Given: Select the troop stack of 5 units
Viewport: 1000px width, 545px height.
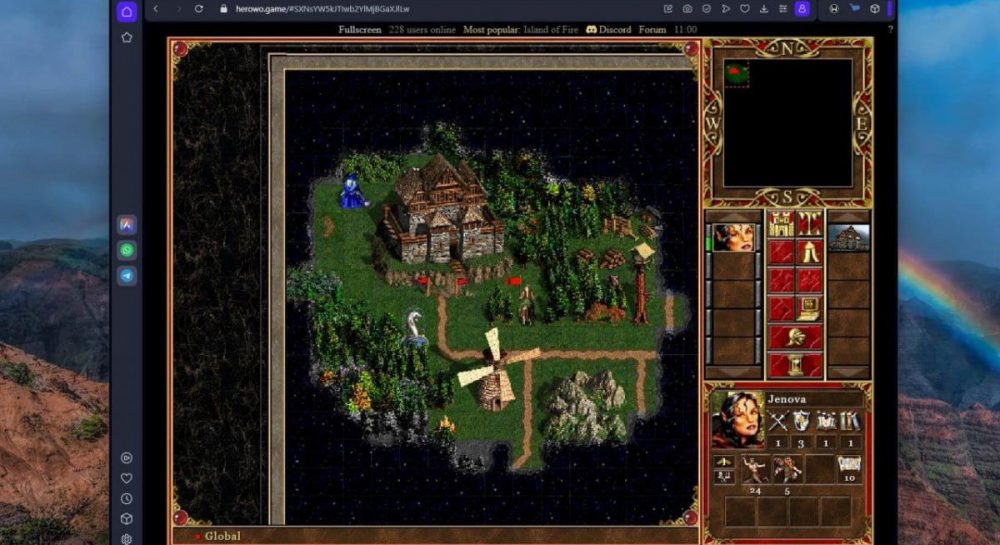Looking at the screenshot, I should click(787, 469).
